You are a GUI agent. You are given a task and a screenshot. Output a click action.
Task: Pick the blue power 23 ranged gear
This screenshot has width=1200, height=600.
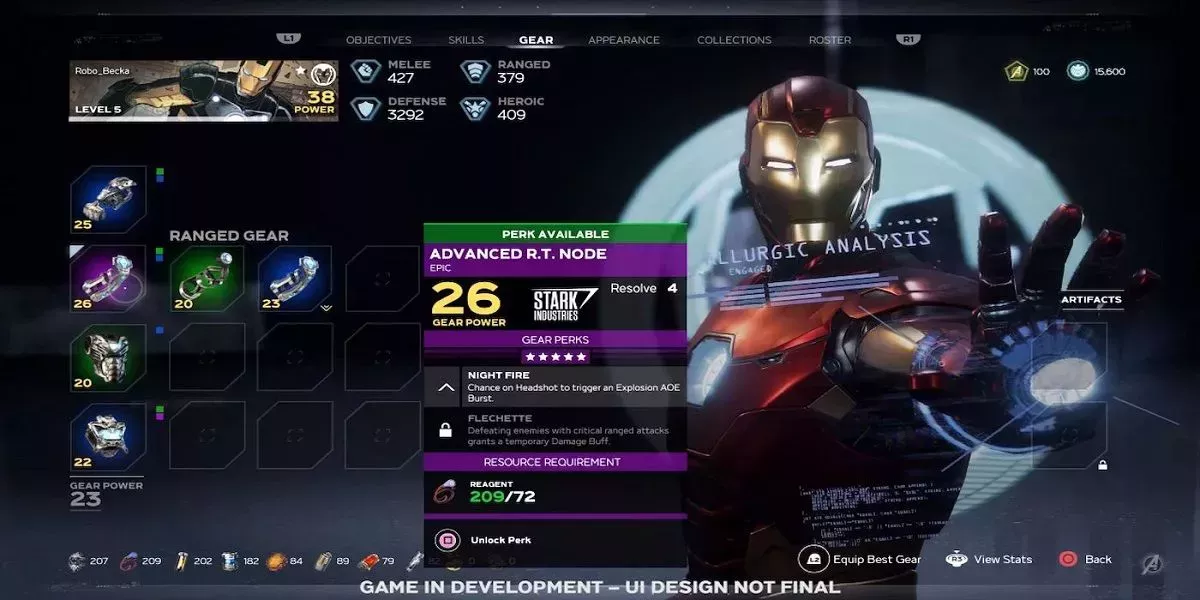point(295,278)
